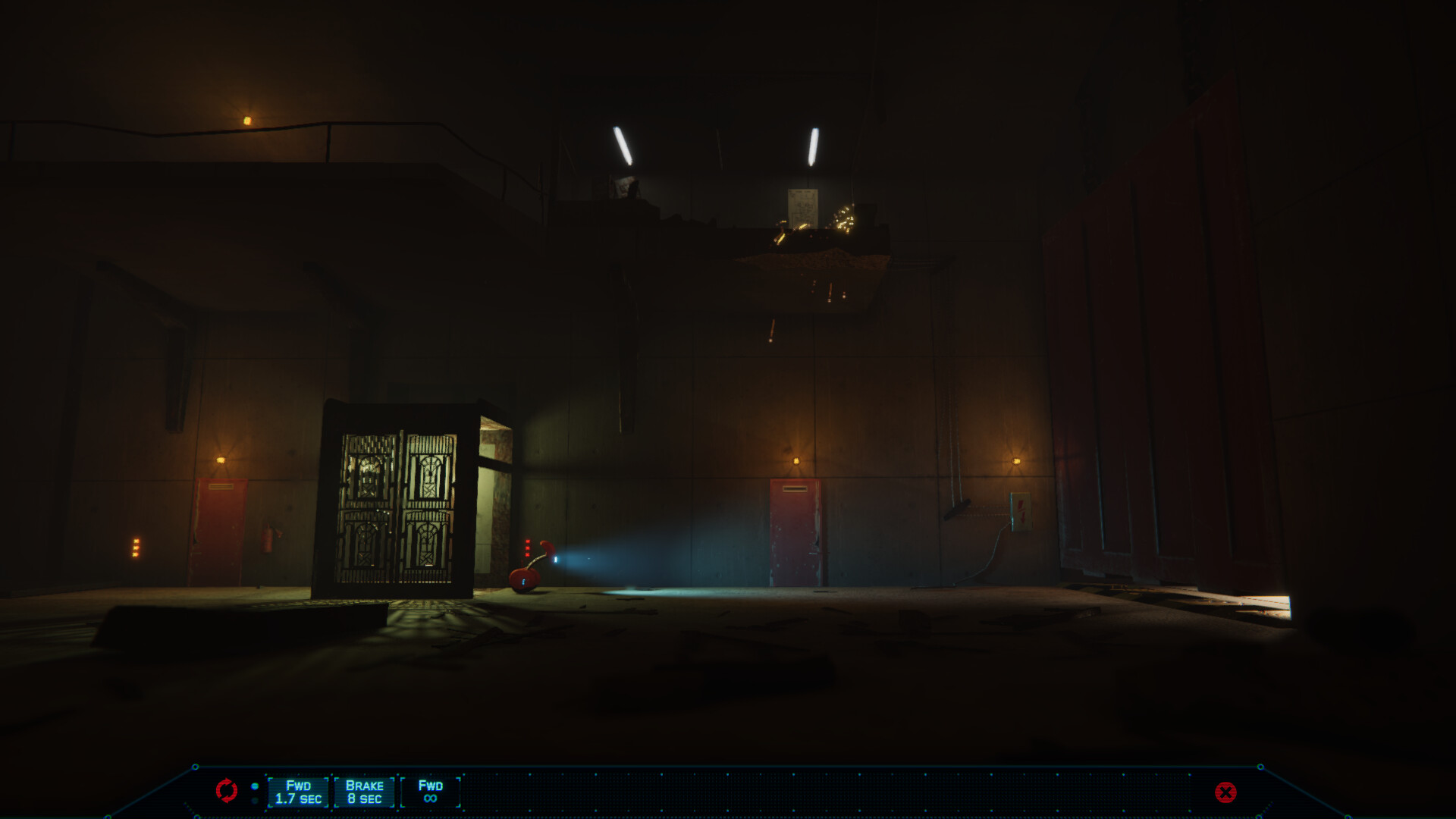Select the Fwd 1.7 sec command block
Screen dimensions: 1456x819
click(x=298, y=792)
